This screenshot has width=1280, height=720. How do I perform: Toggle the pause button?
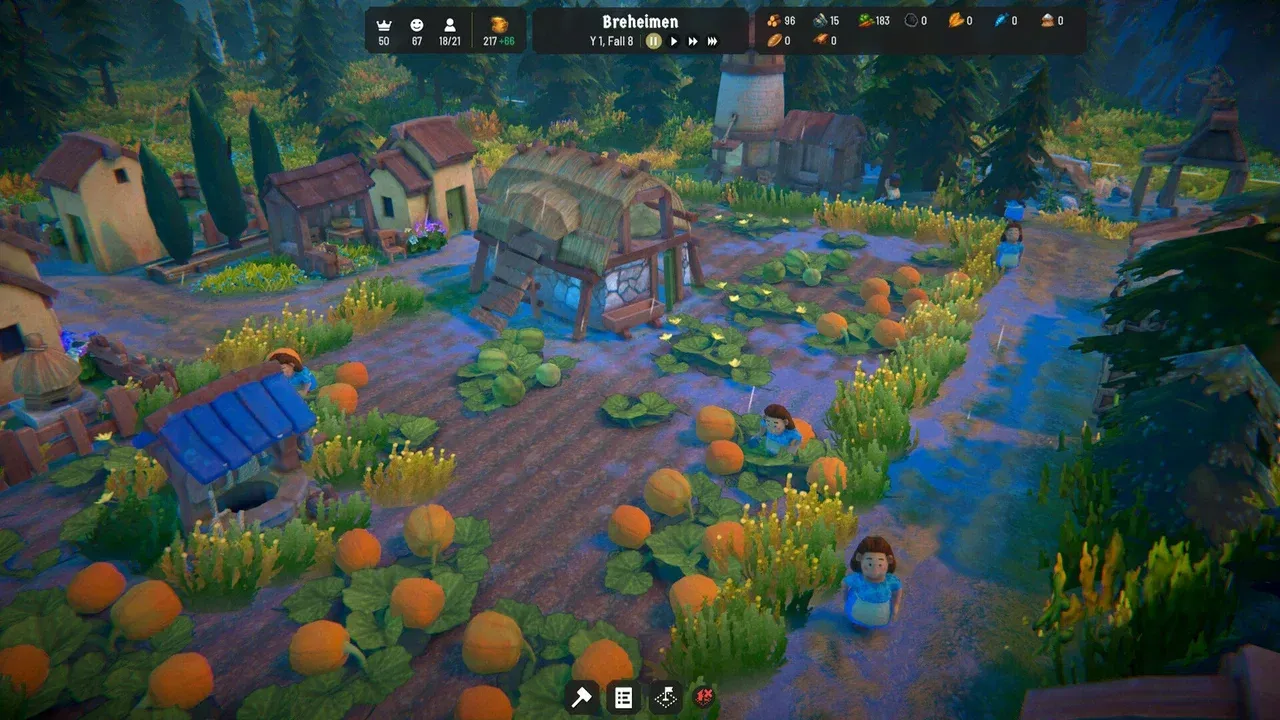(653, 41)
